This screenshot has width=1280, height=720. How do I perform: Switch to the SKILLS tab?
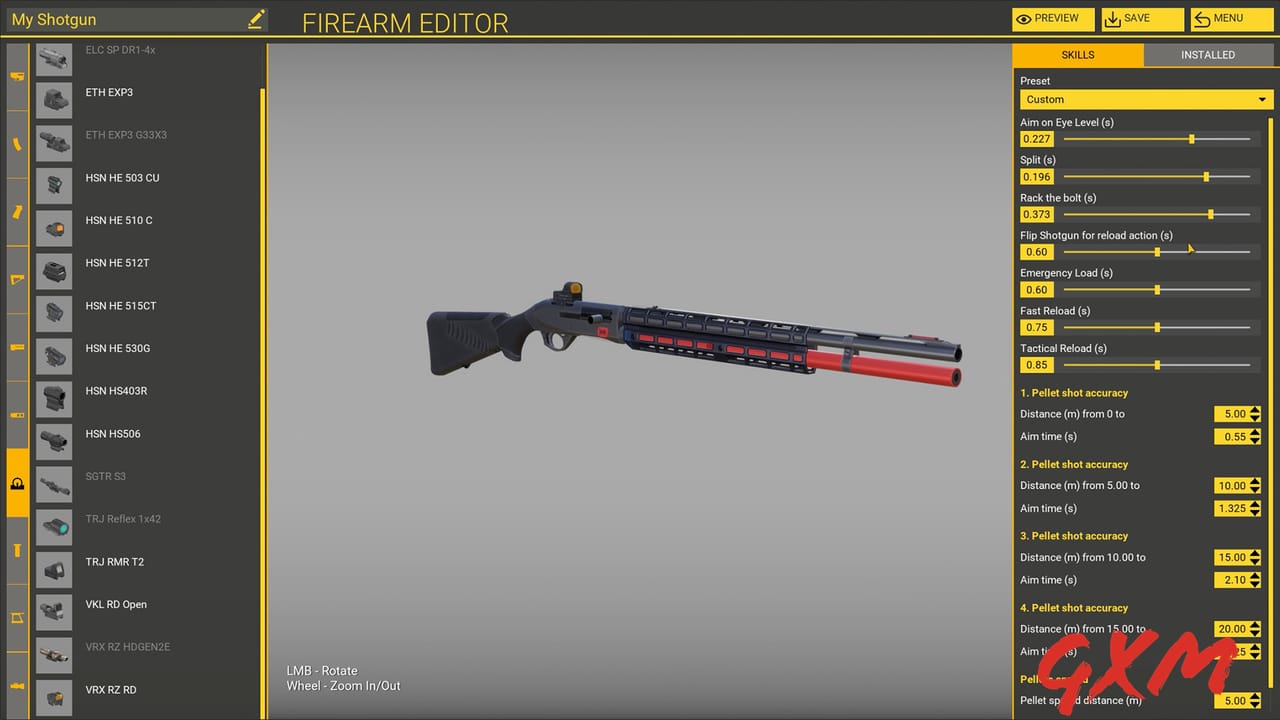[1078, 55]
